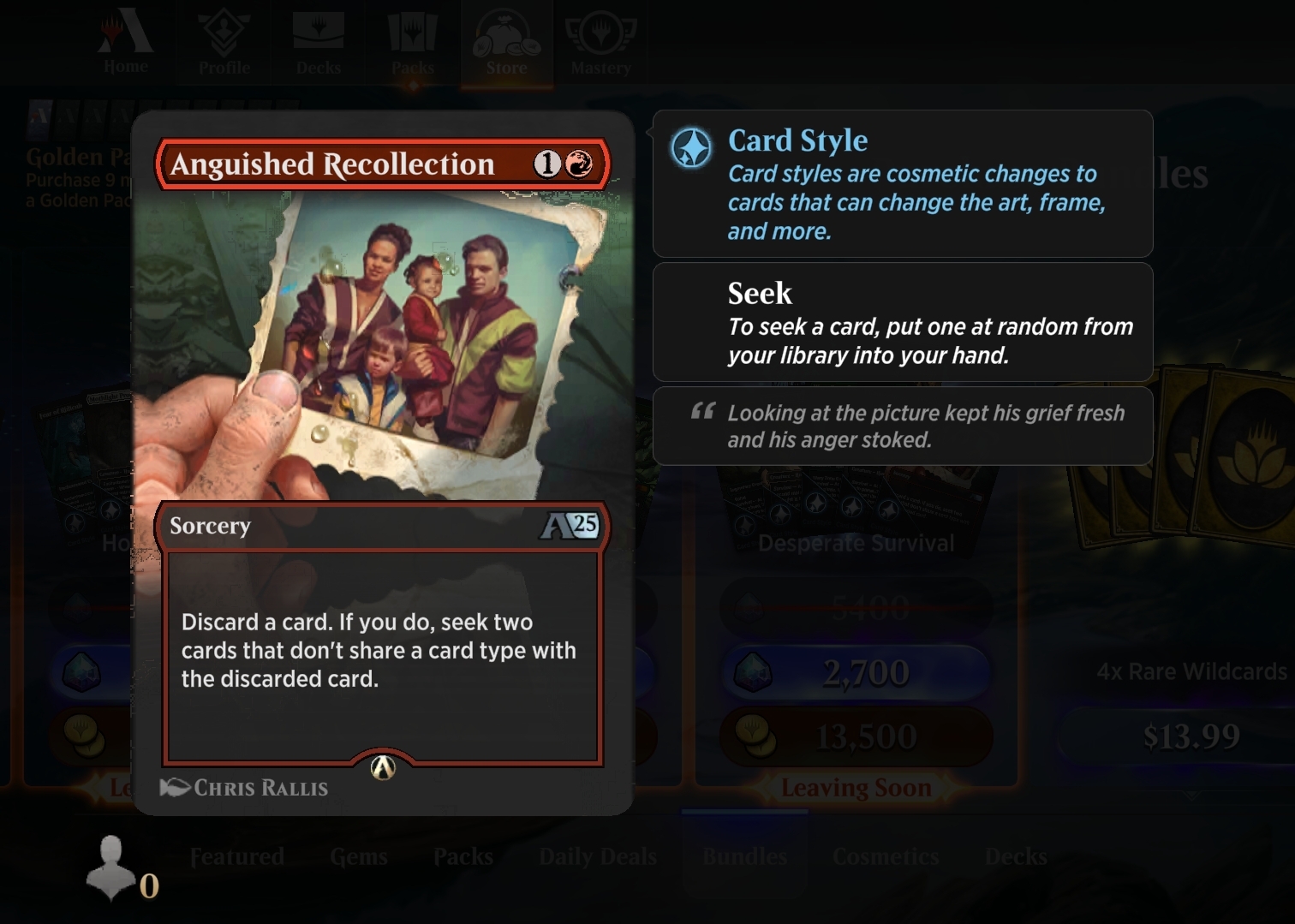
Task: Click the Seek keyword explanation box
Action: point(903,322)
